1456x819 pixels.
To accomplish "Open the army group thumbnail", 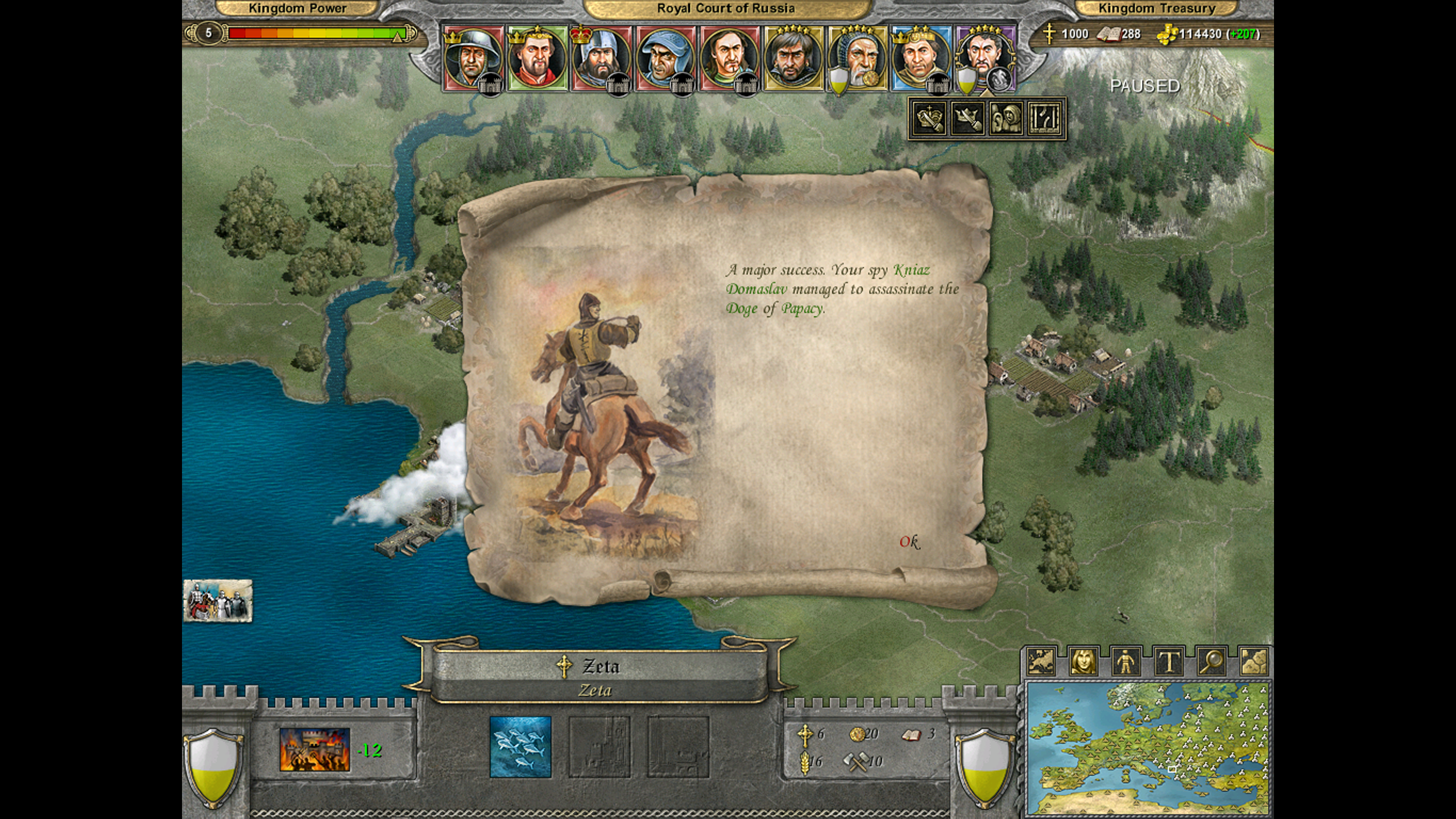I will [217, 601].
